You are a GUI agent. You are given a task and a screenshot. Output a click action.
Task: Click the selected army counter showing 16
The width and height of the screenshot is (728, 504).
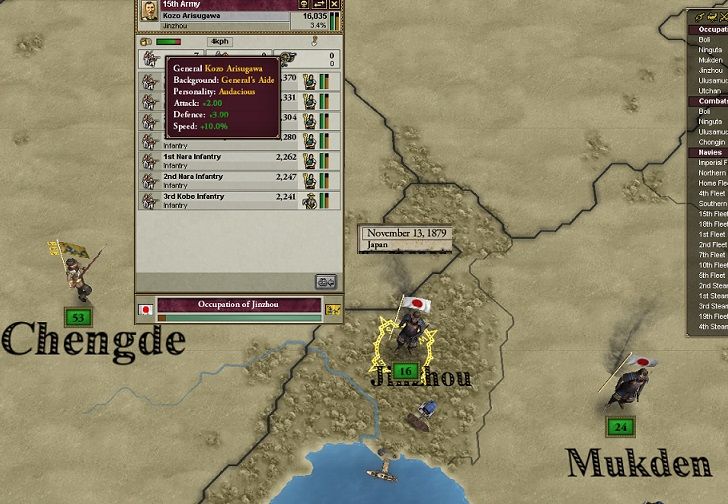[405, 371]
